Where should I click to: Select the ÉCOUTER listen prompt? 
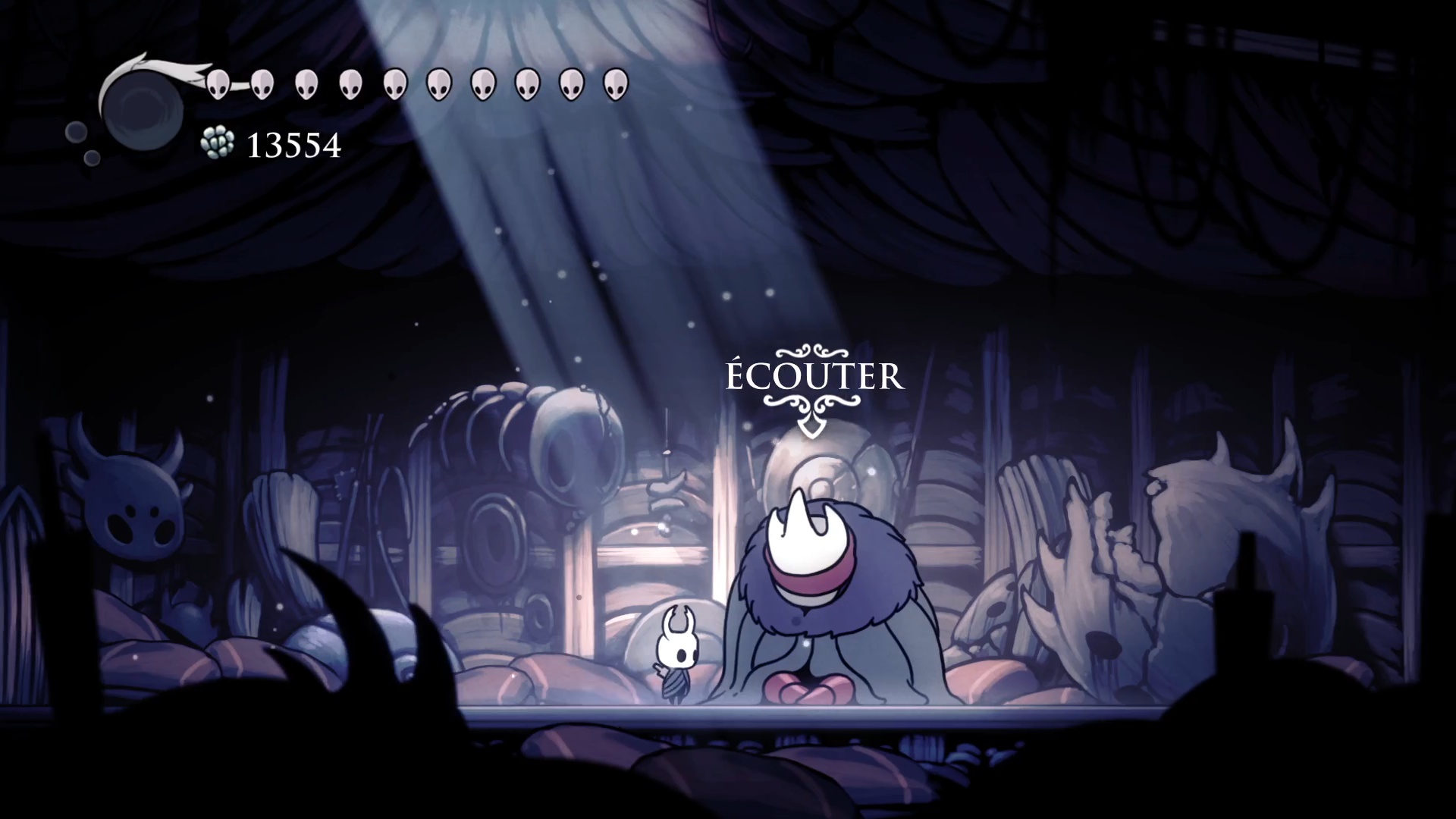coord(815,377)
